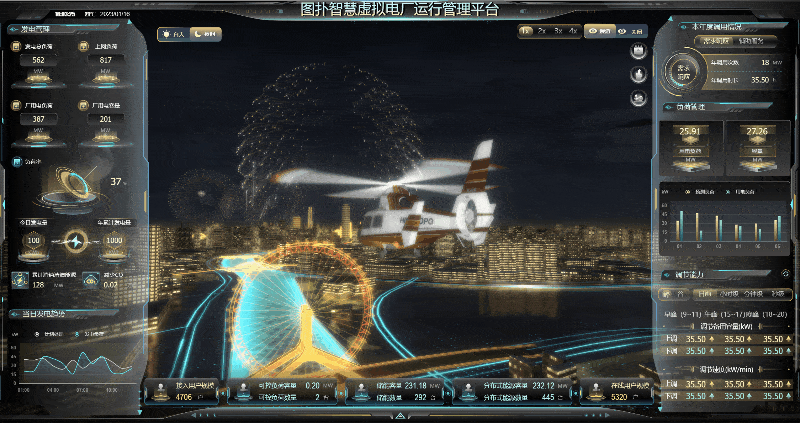Image resolution: width=800 pixels, height=423 pixels.
Task: Set playback speed to 2x
Action: pyautogui.click(x=541, y=32)
